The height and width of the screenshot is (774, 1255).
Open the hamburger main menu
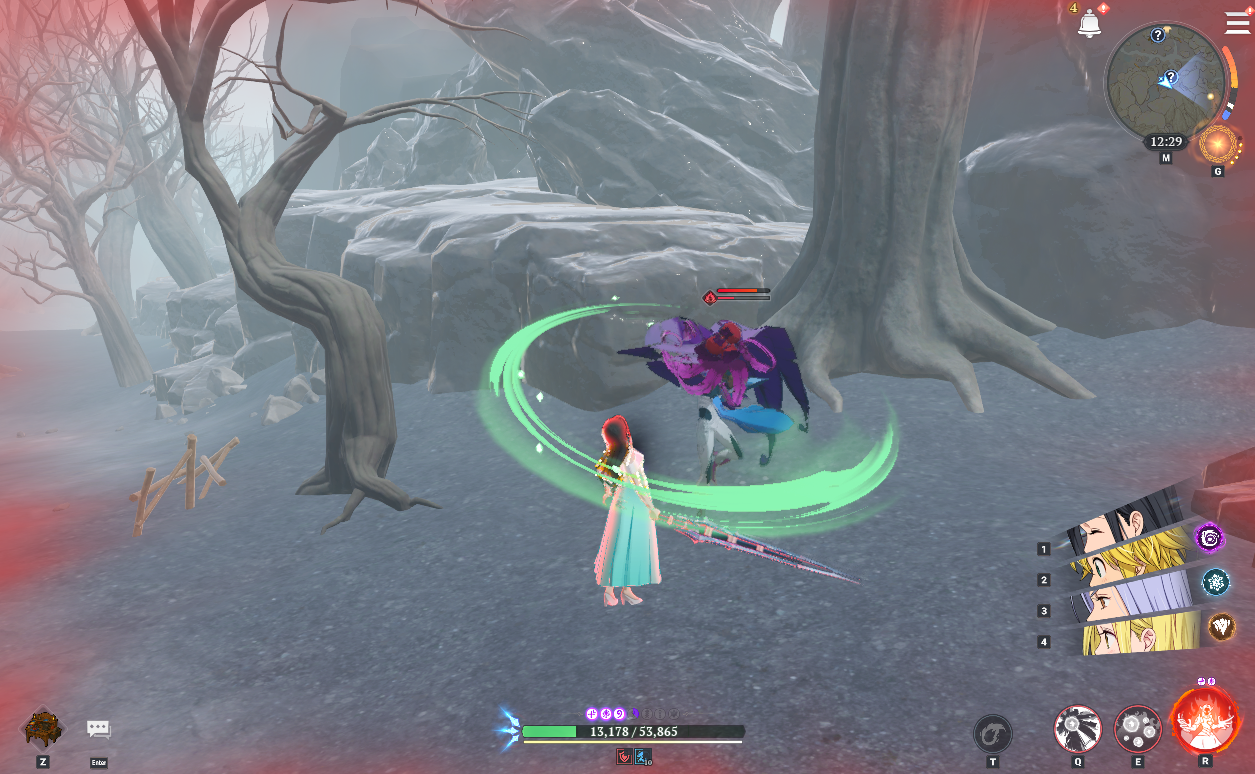tap(1237, 23)
